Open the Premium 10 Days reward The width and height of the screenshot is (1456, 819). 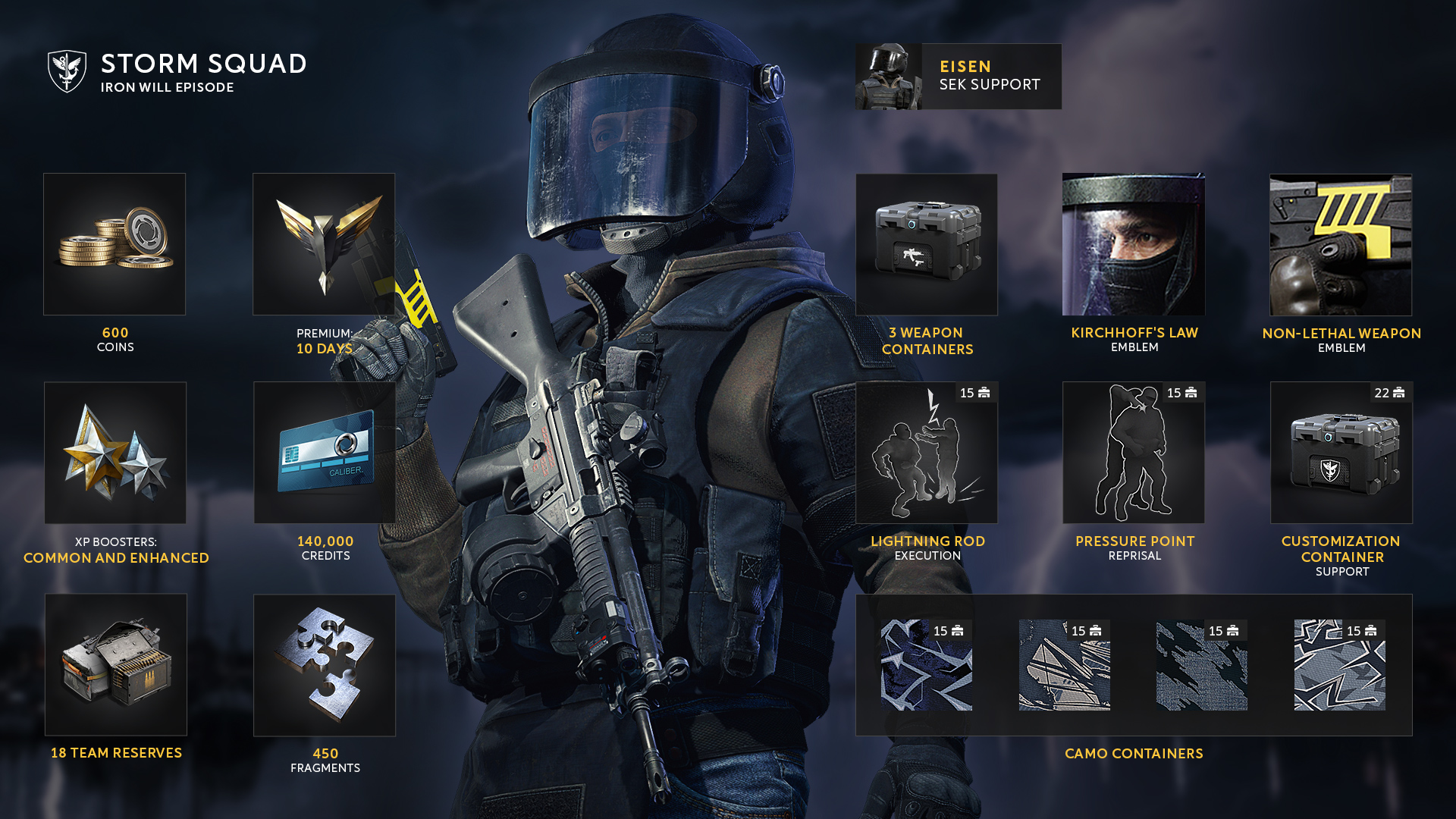[324, 244]
